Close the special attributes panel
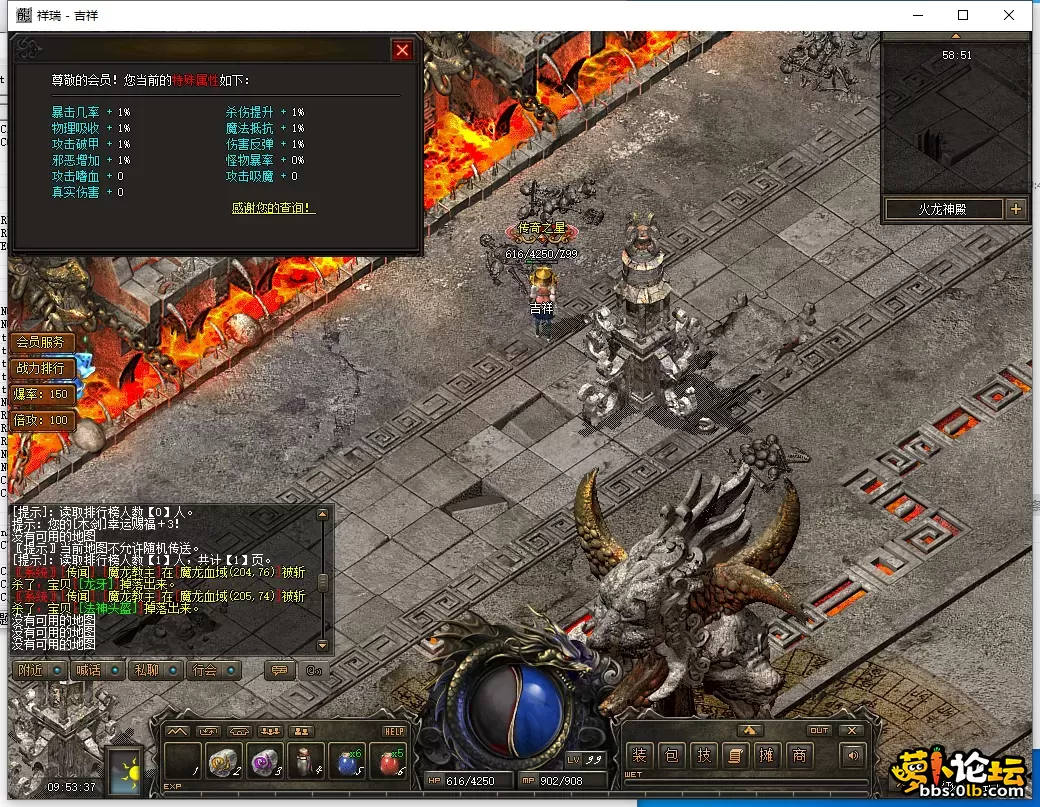Viewport: 1040px width, 807px height. (x=402, y=50)
